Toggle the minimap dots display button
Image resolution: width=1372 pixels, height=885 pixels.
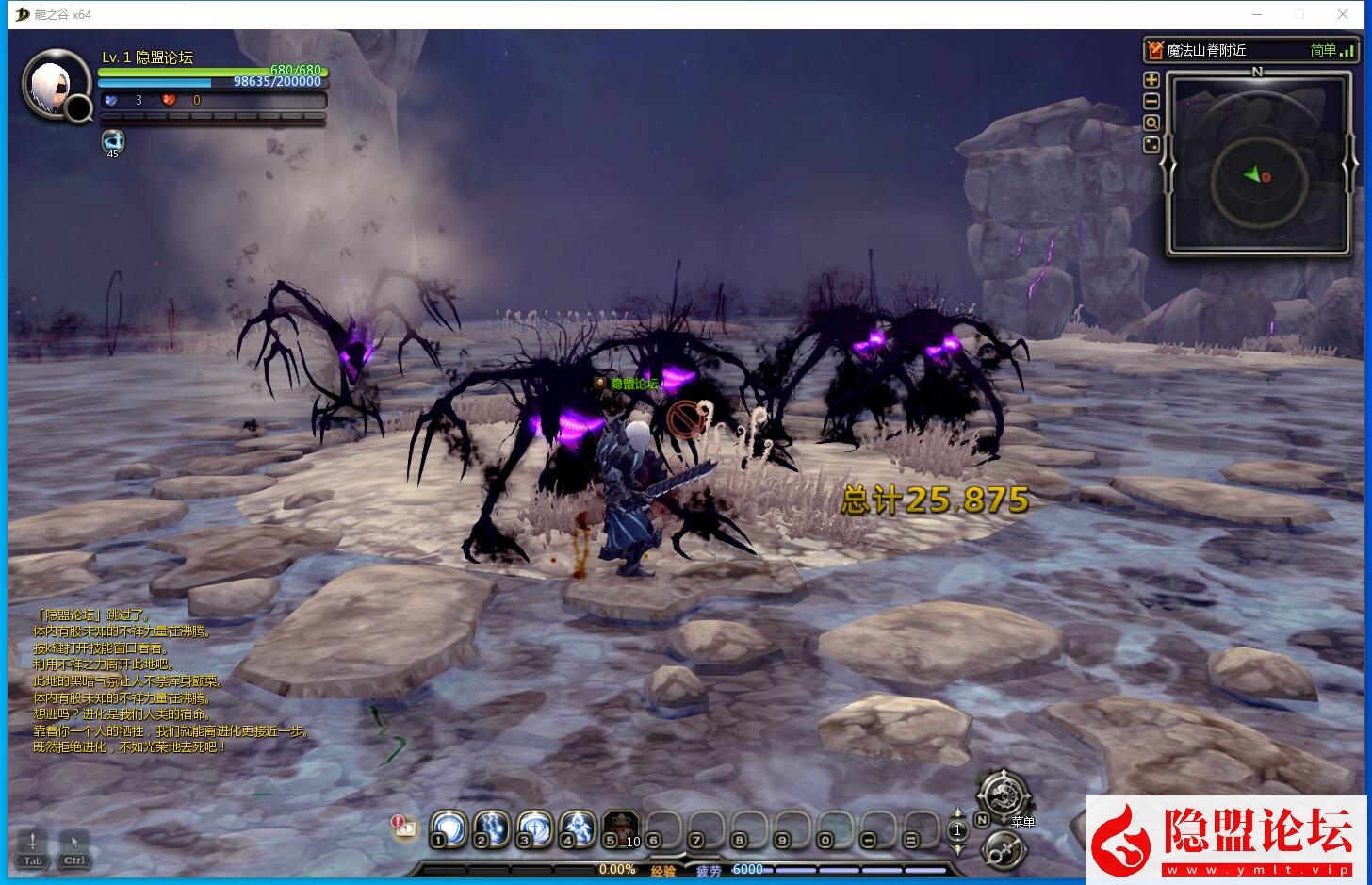click(1151, 145)
